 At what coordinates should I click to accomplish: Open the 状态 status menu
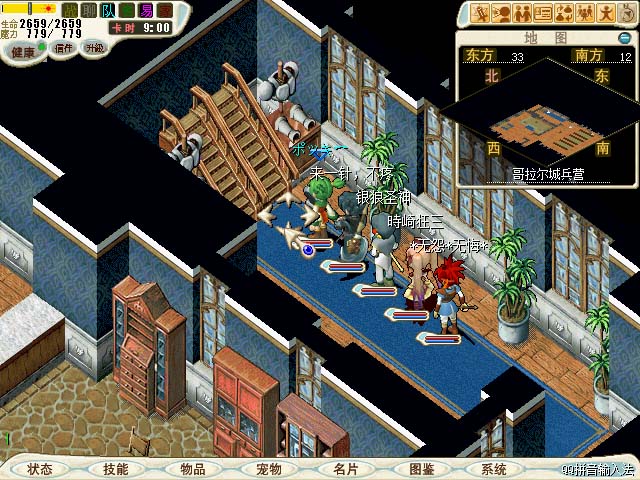40,469
